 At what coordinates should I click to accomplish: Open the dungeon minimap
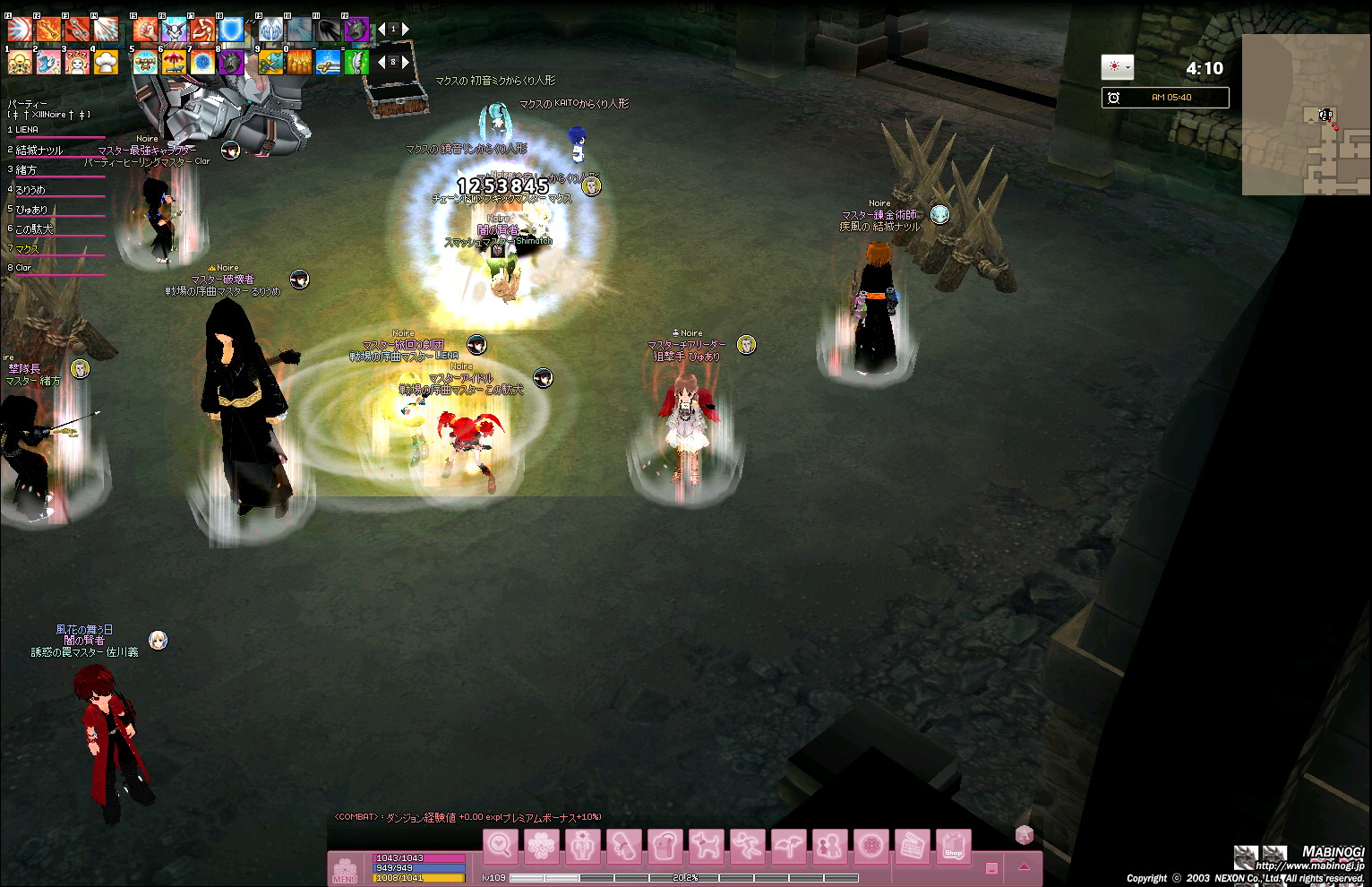coord(1306,115)
